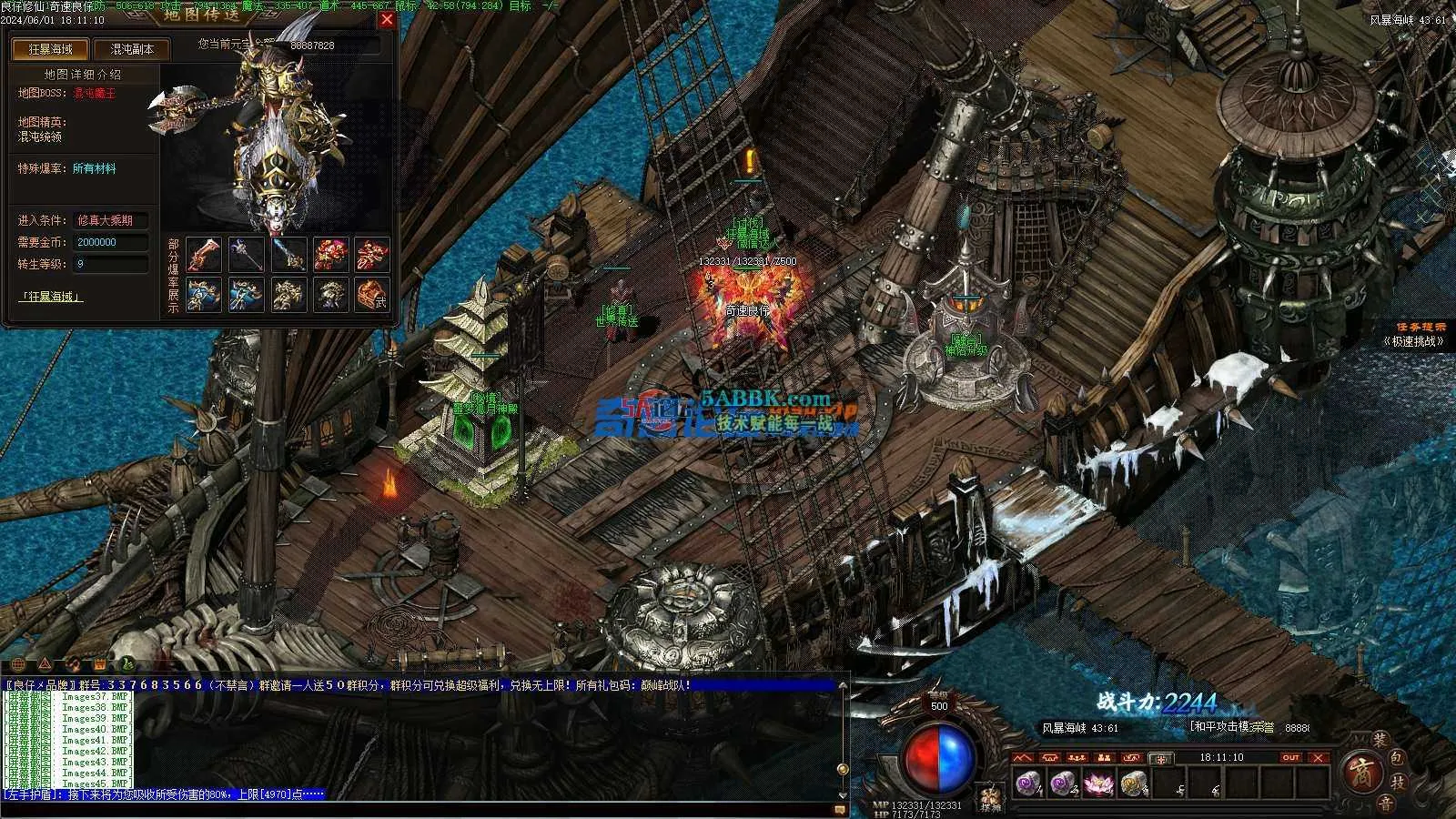
Task: Open the 技 skills button
Action: [x=1399, y=783]
